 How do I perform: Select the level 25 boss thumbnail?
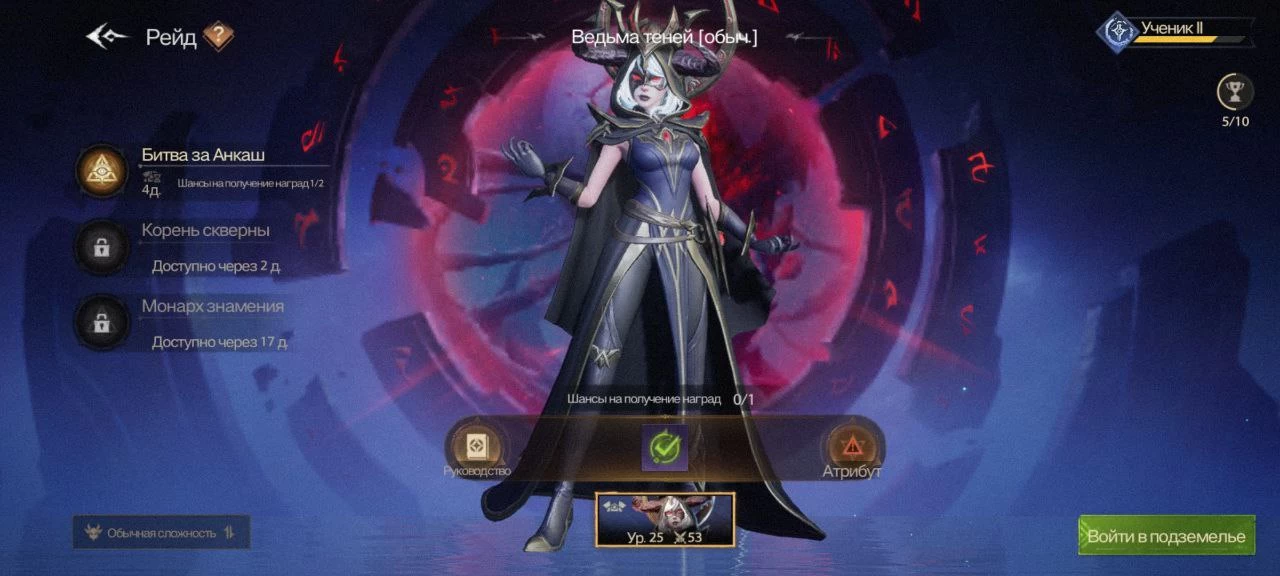click(x=665, y=519)
